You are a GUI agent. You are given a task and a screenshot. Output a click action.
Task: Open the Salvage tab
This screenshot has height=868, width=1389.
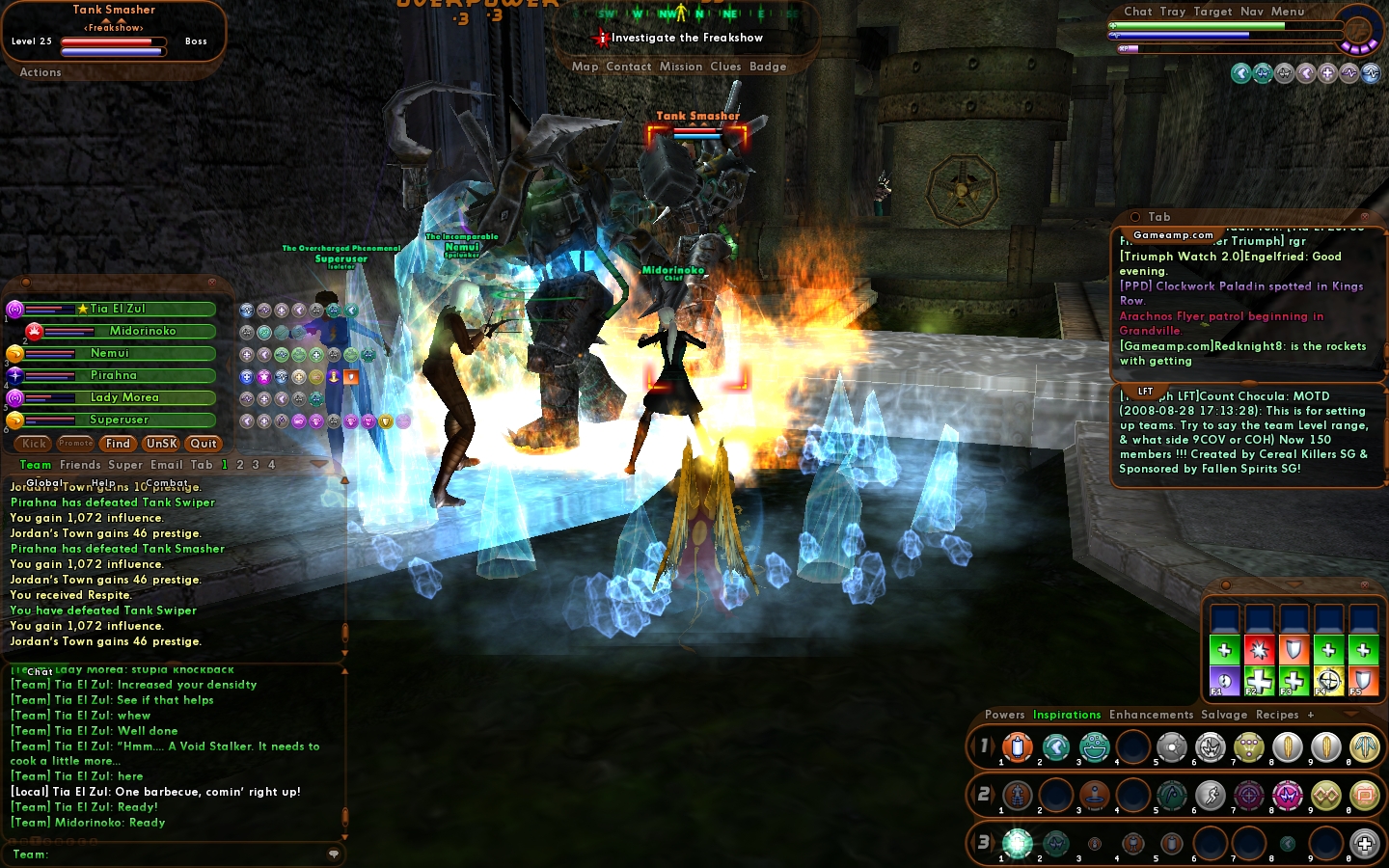[x=1224, y=715]
